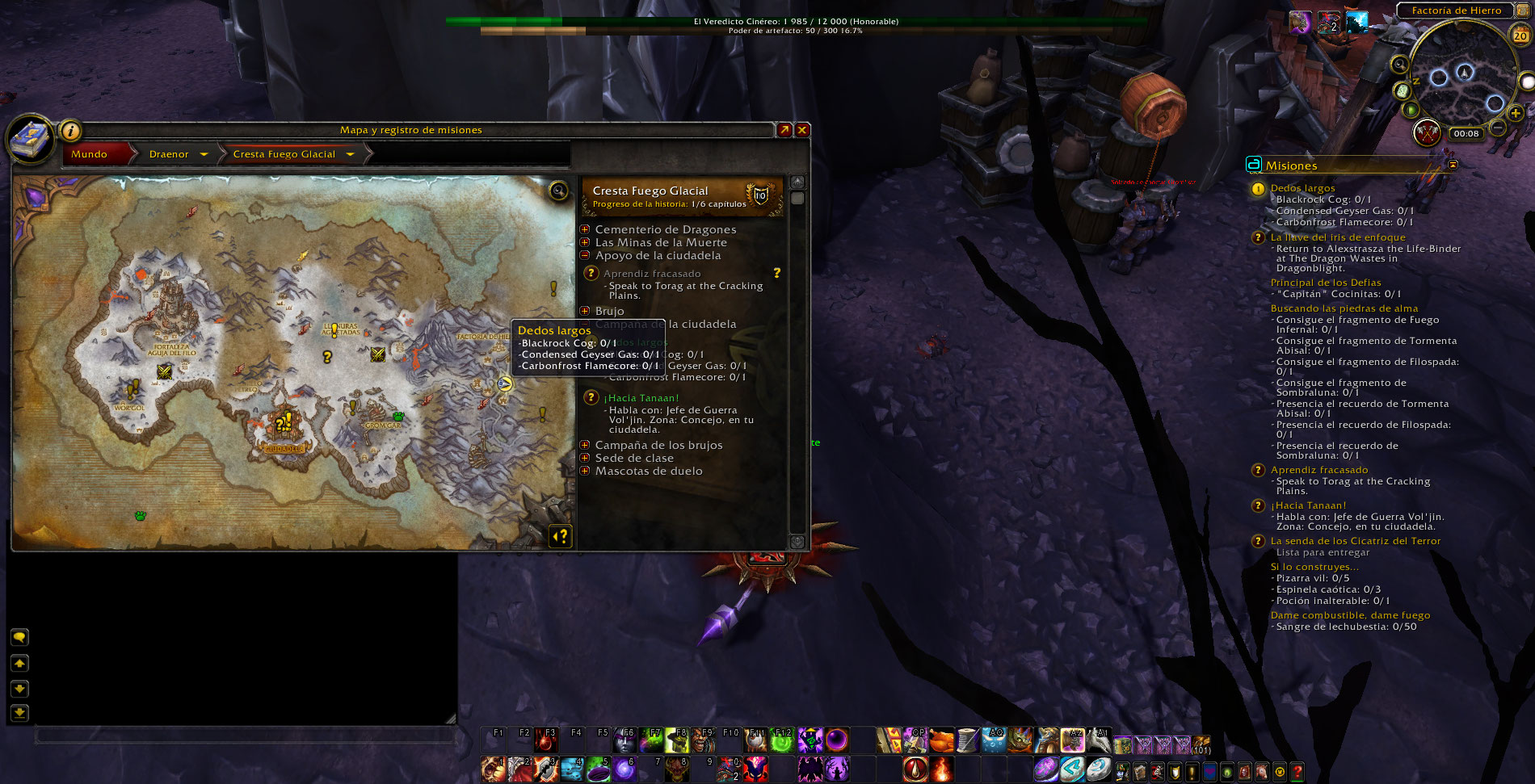Collapse the Misiones objective tracker
The width and height of the screenshot is (1535, 784).
pos(1453,165)
